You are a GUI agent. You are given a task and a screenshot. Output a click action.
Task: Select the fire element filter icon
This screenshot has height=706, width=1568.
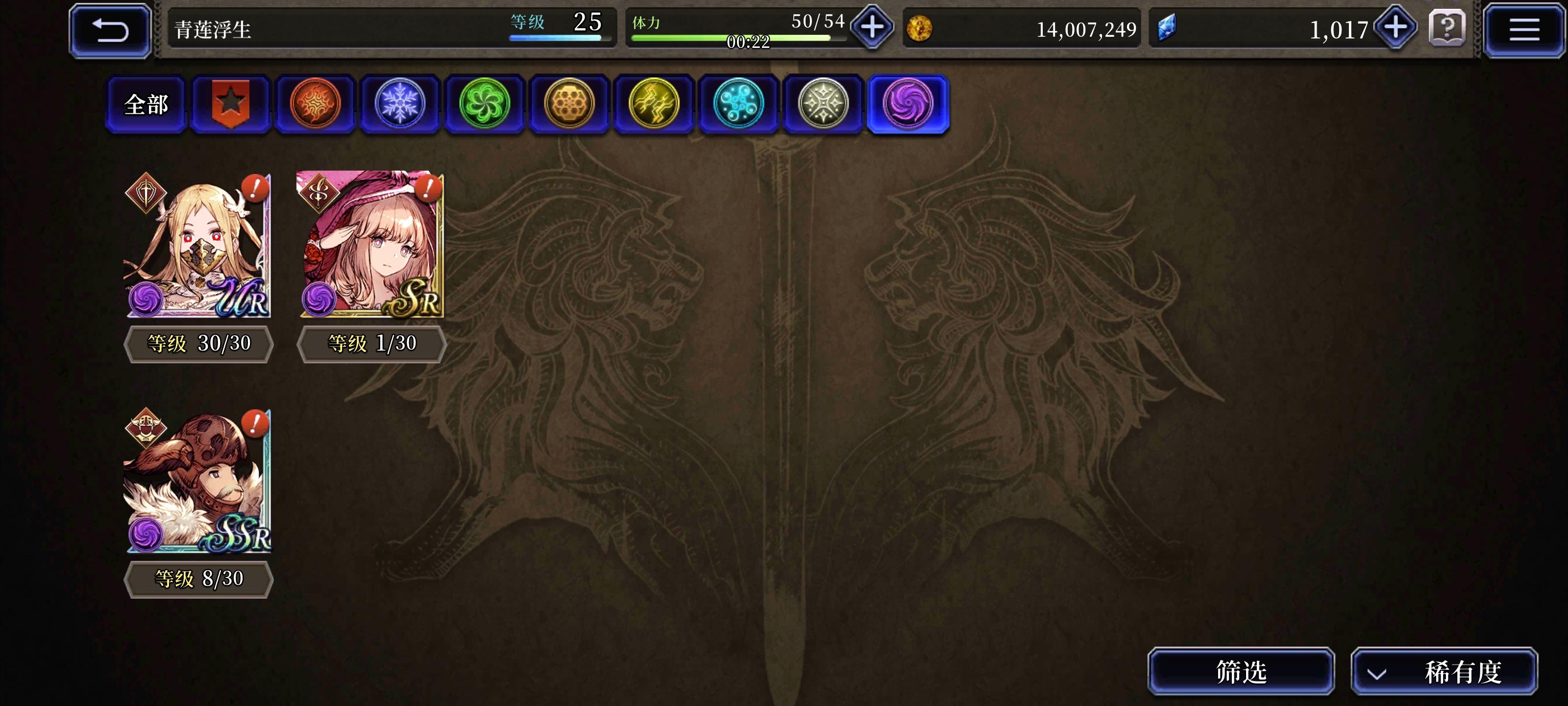click(x=315, y=103)
